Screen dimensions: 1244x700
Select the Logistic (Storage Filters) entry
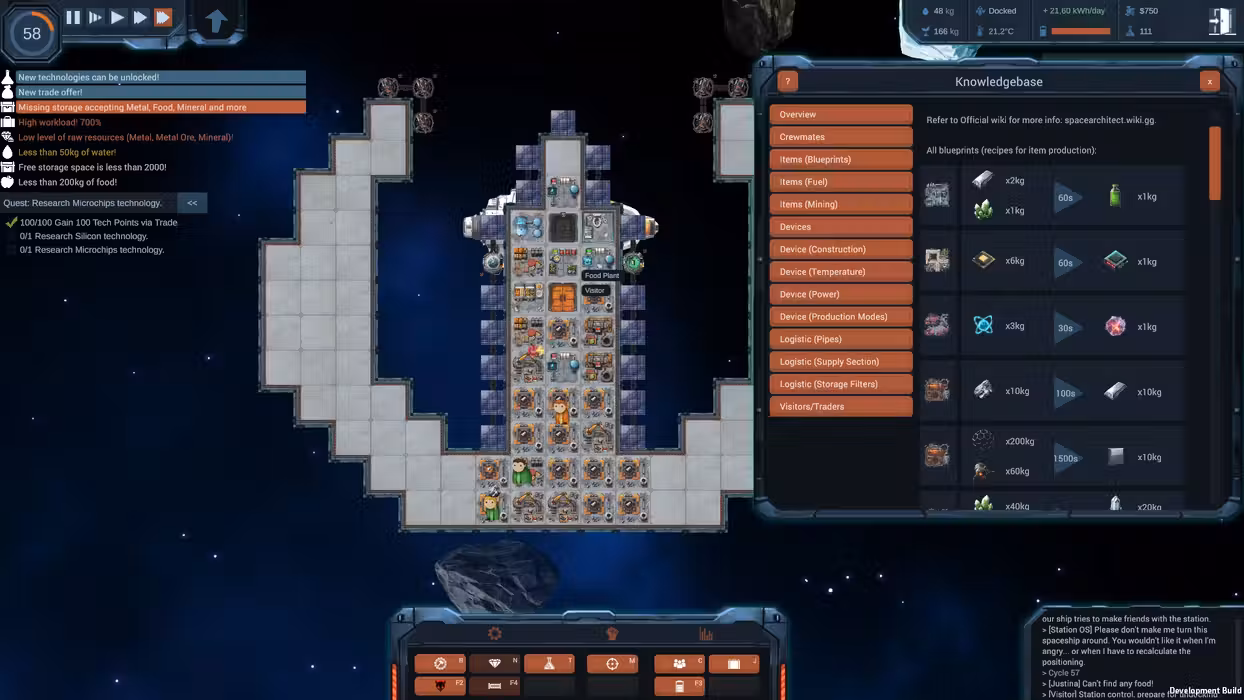coord(840,384)
